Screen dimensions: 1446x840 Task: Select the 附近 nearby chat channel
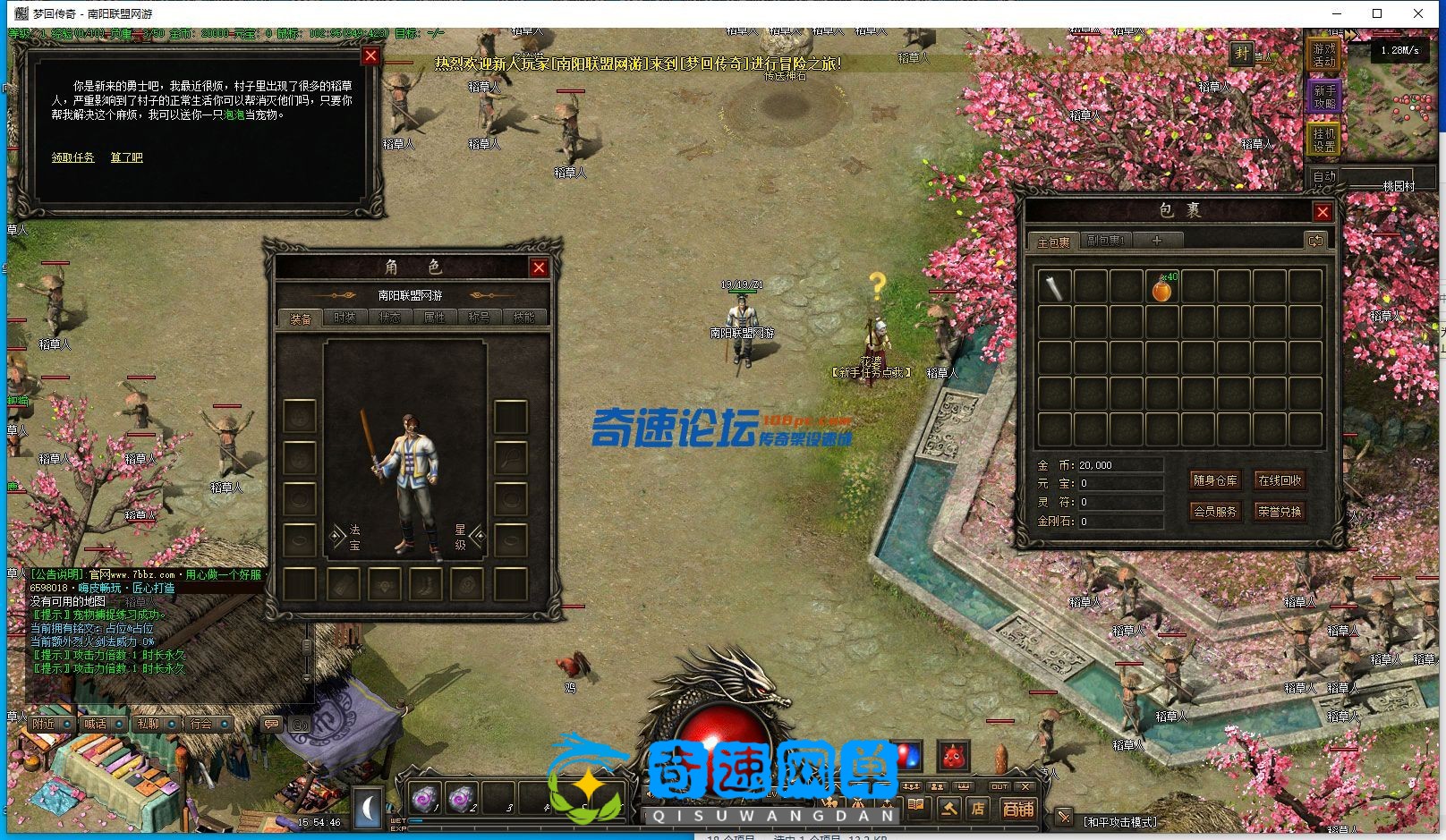point(43,724)
